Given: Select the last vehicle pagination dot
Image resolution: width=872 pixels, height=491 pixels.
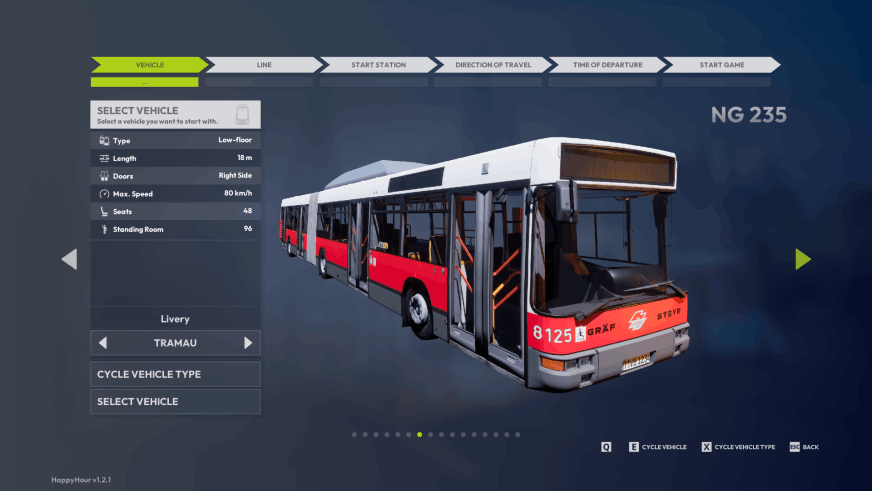Looking at the screenshot, I should coord(518,435).
